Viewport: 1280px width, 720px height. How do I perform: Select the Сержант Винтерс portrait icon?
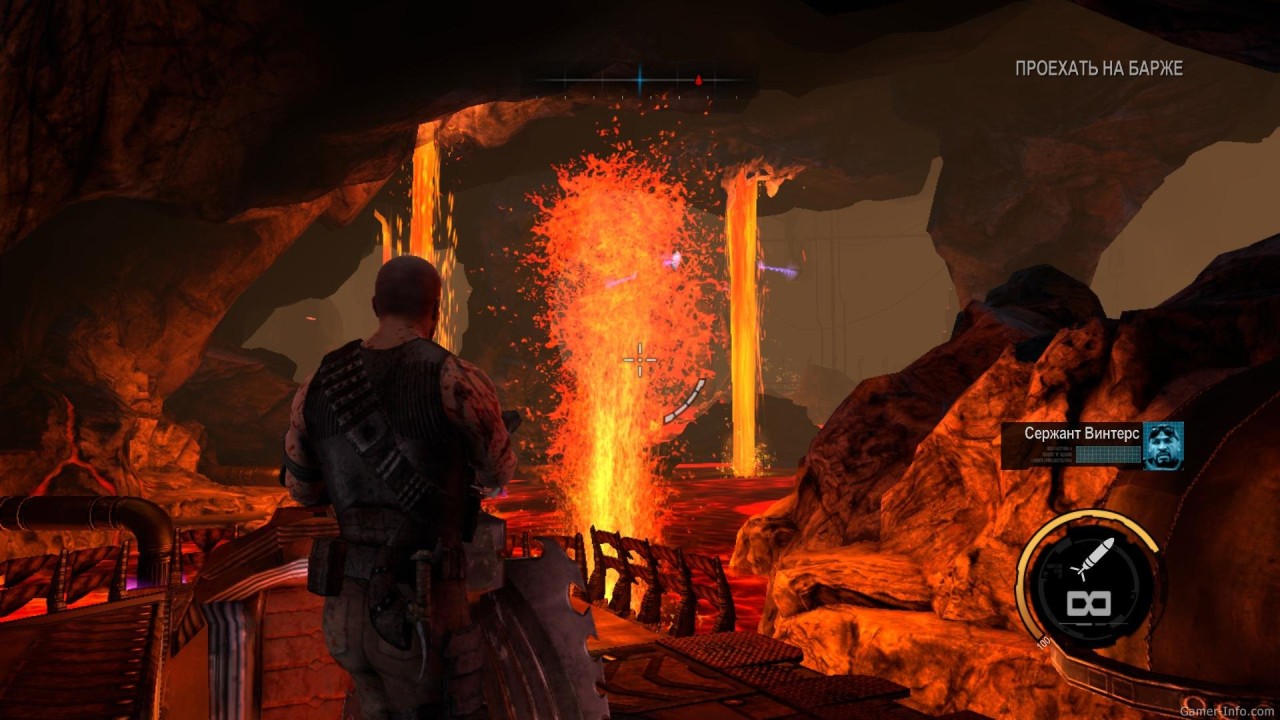[x=1163, y=445]
